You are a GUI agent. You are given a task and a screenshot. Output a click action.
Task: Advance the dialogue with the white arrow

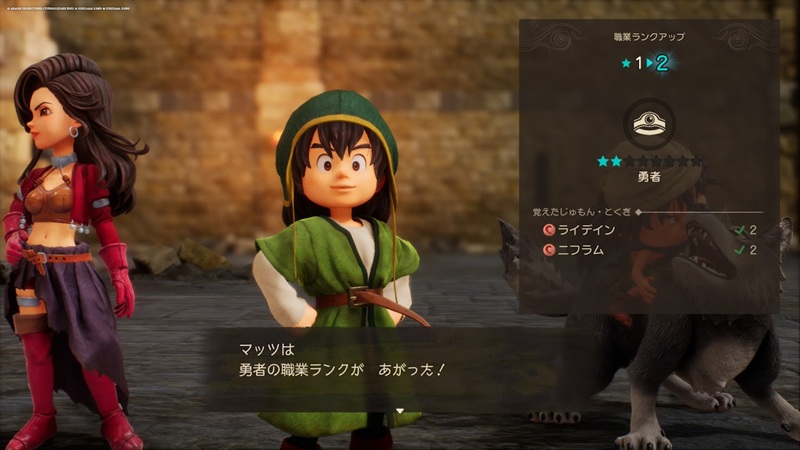pos(399,411)
